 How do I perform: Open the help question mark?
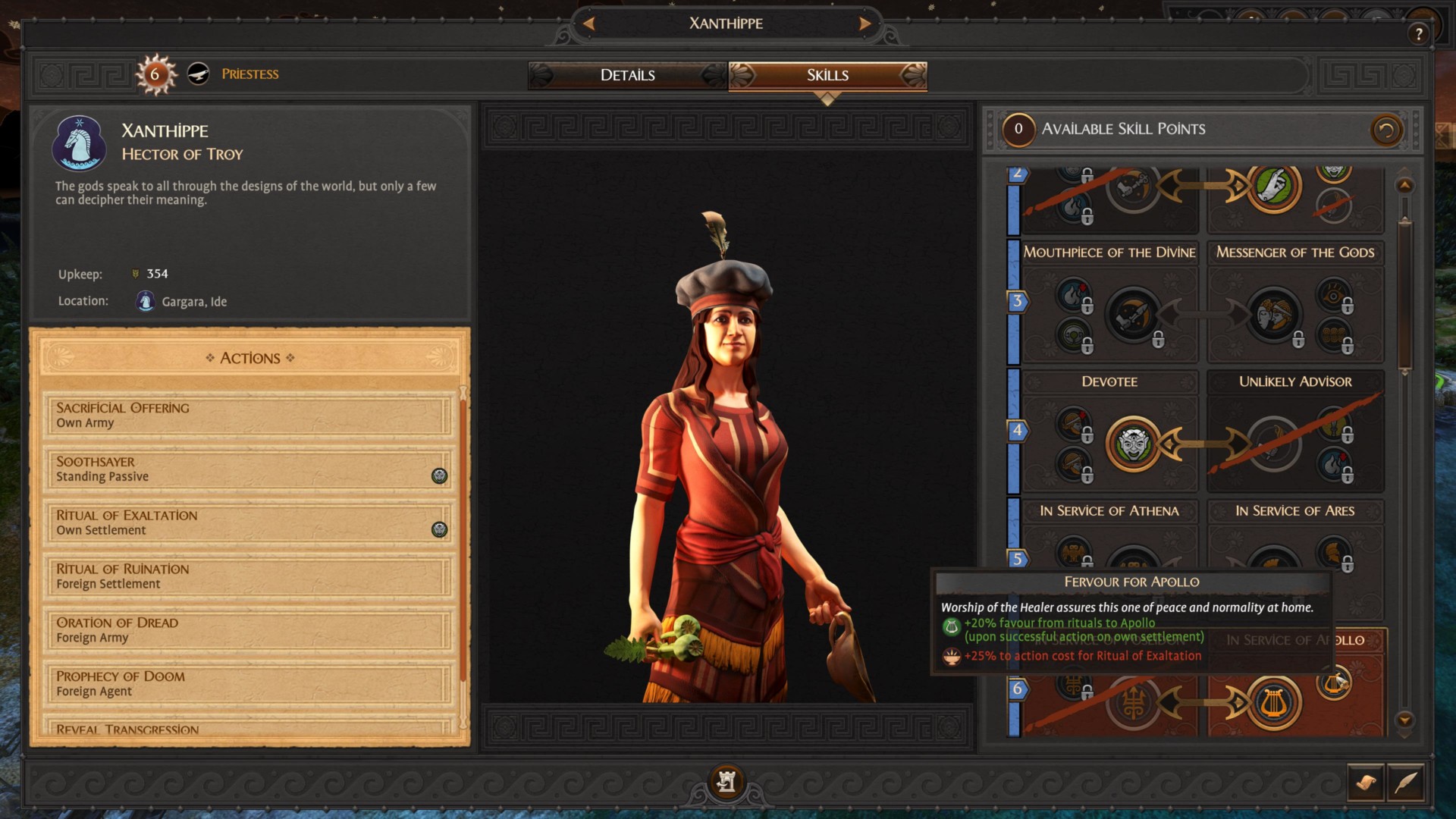pyautogui.click(x=1418, y=33)
